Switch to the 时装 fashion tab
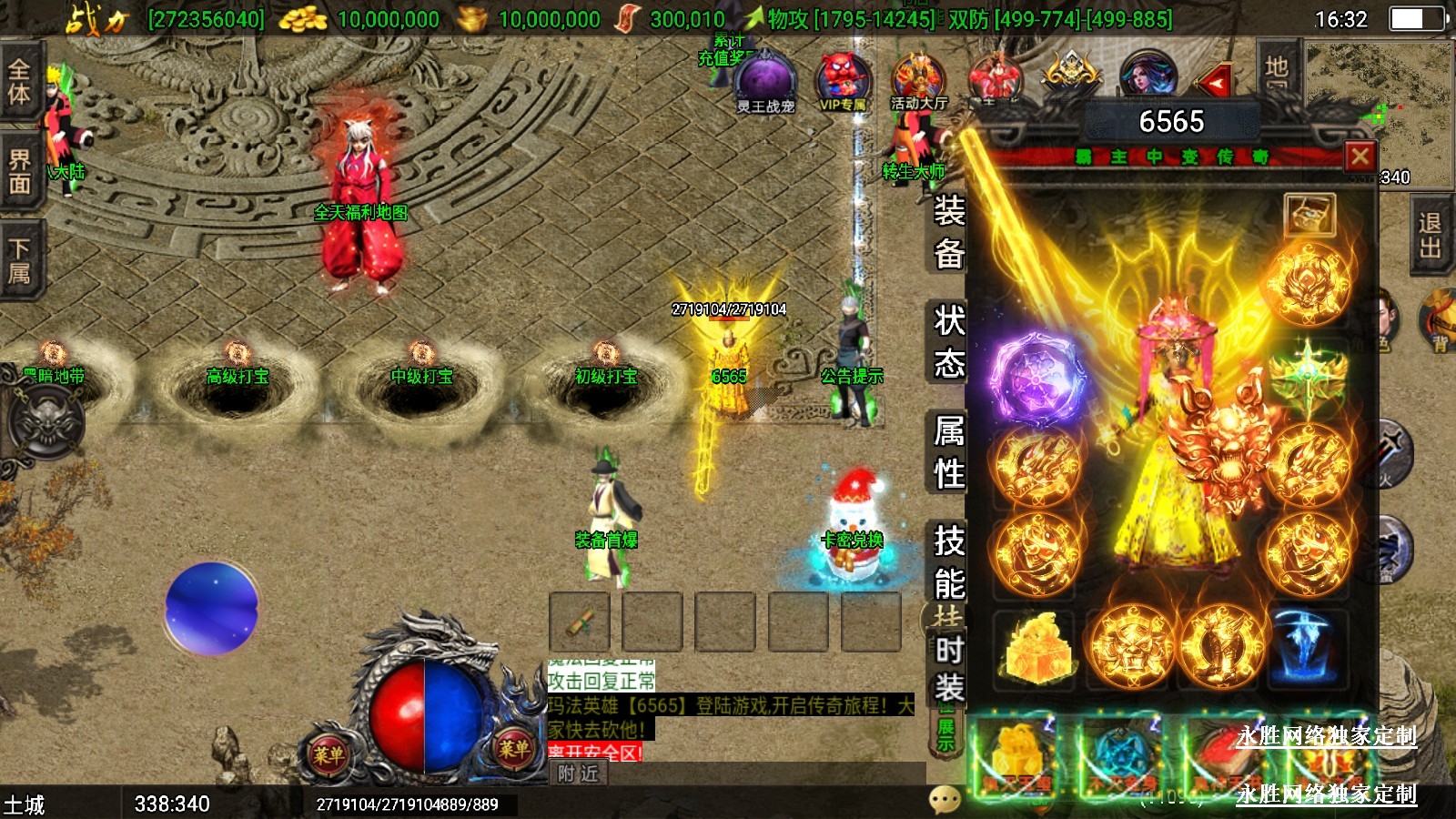Viewport: 1456px width, 819px height. [948, 669]
